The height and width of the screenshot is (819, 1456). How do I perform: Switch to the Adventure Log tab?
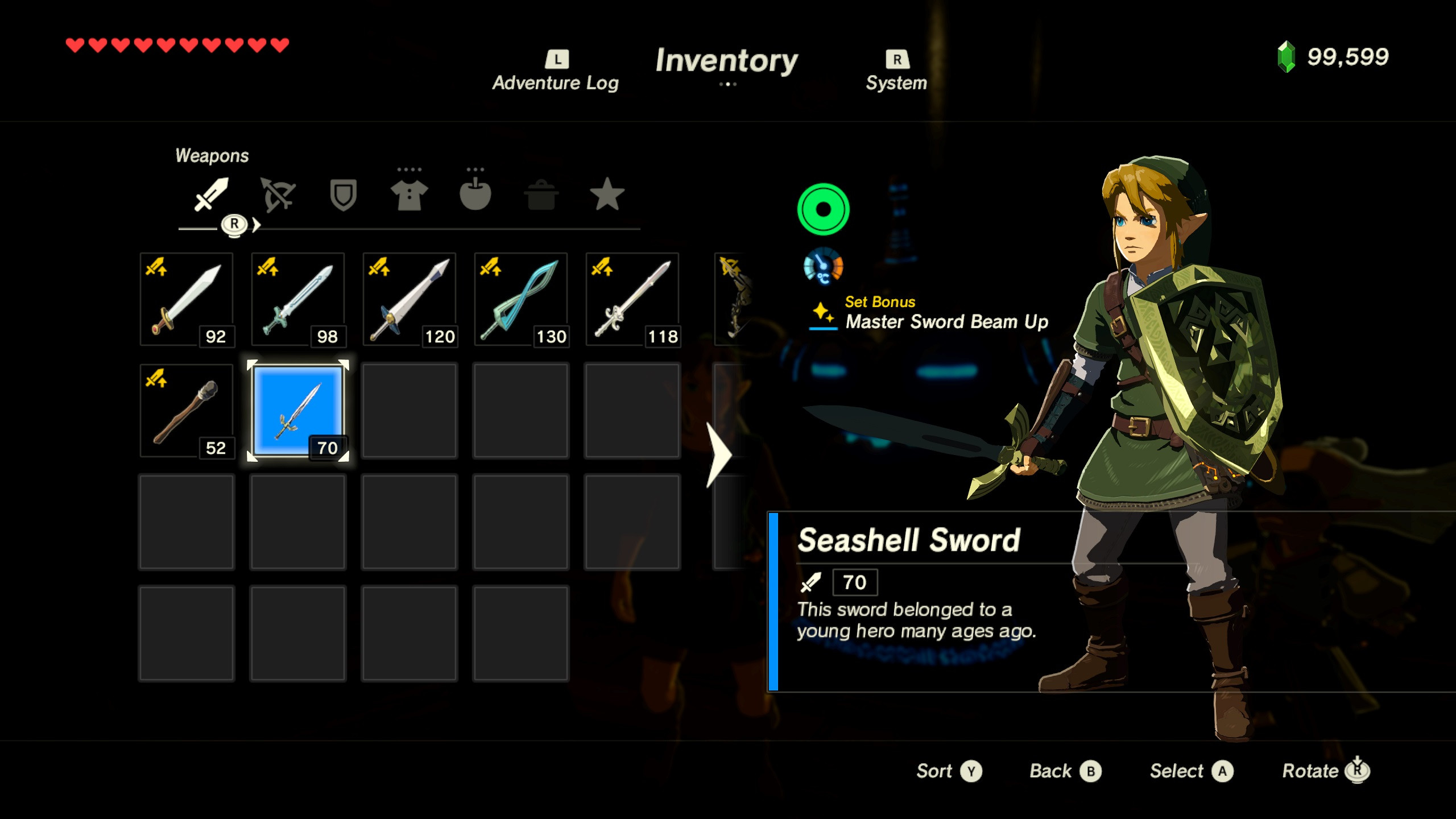[x=555, y=71]
